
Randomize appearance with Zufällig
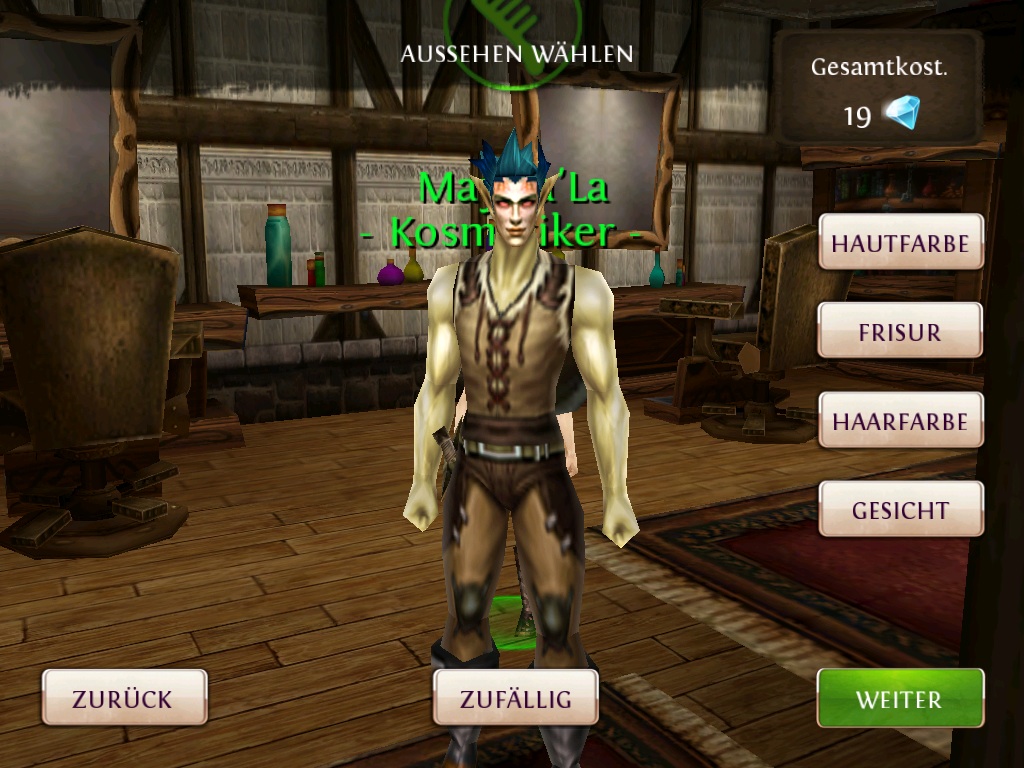pos(515,697)
